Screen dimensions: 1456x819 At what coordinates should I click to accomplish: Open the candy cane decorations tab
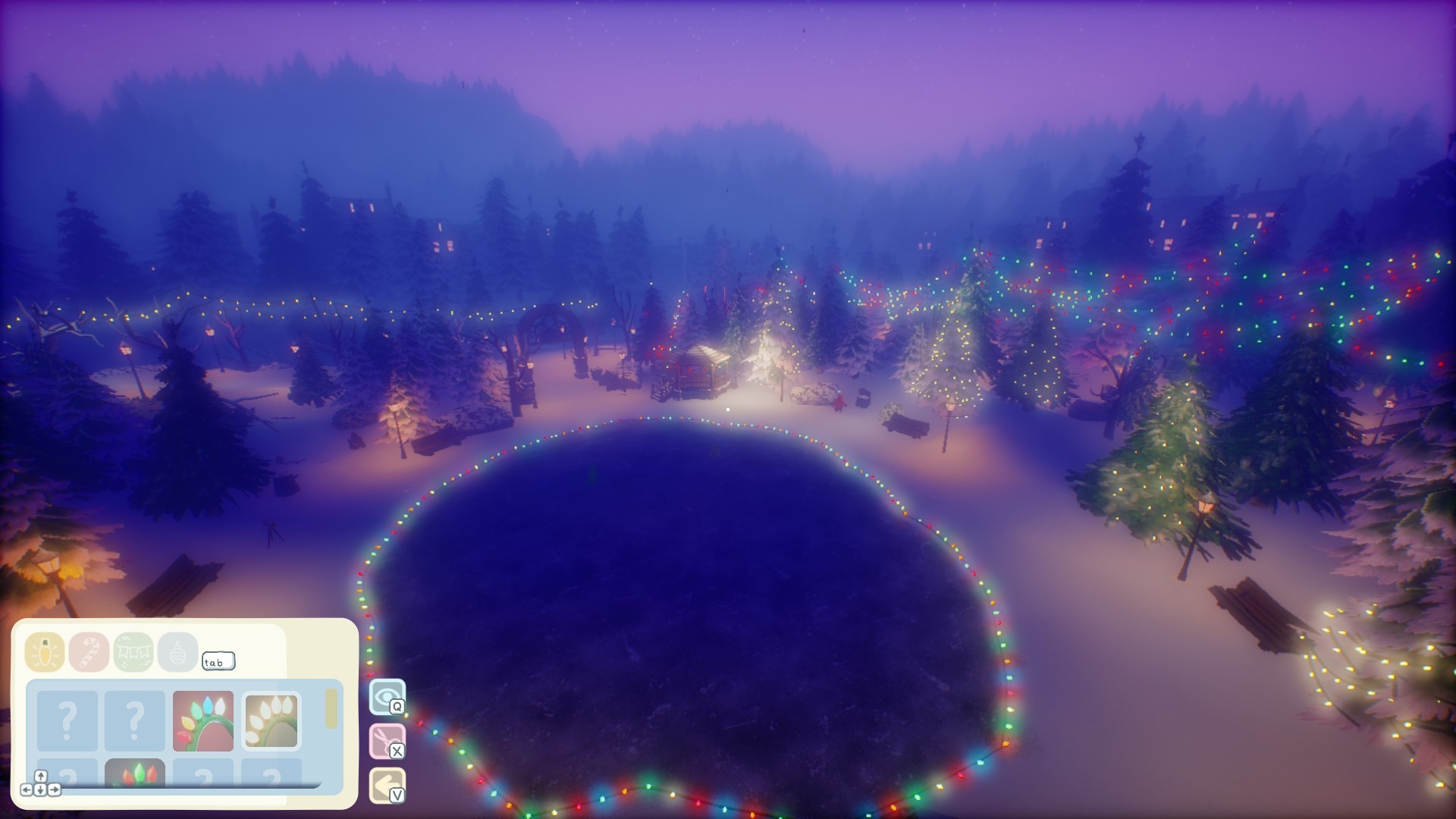[x=89, y=652]
